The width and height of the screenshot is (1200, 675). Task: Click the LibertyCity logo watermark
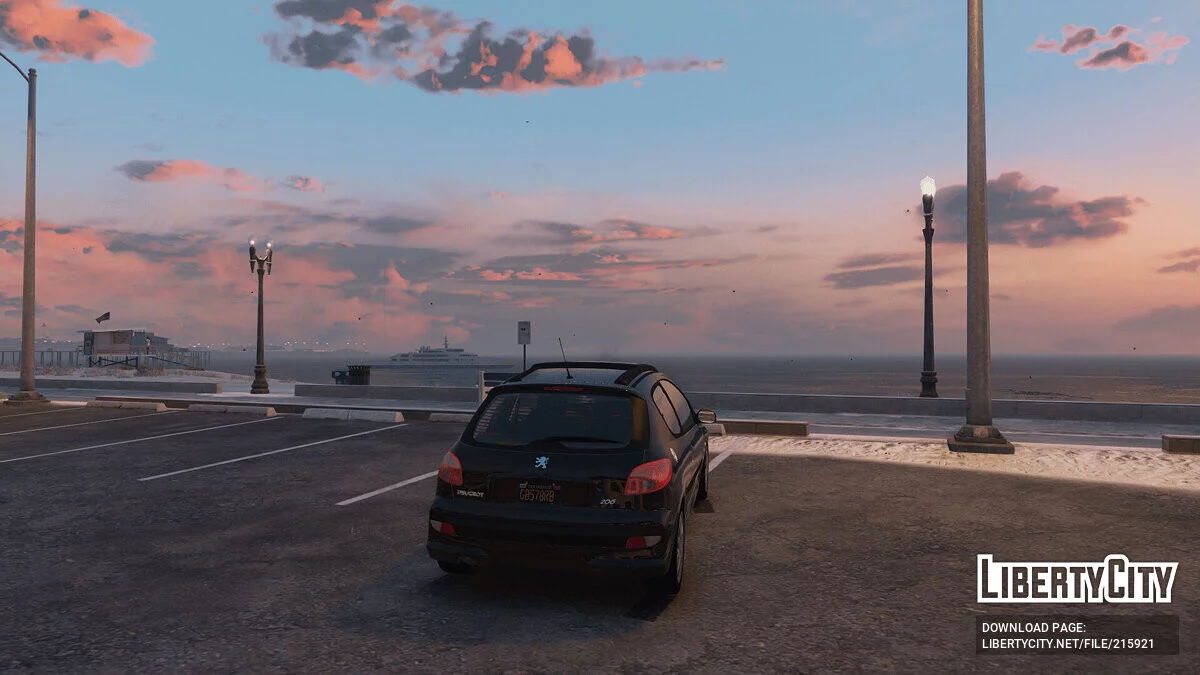click(1076, 578)
